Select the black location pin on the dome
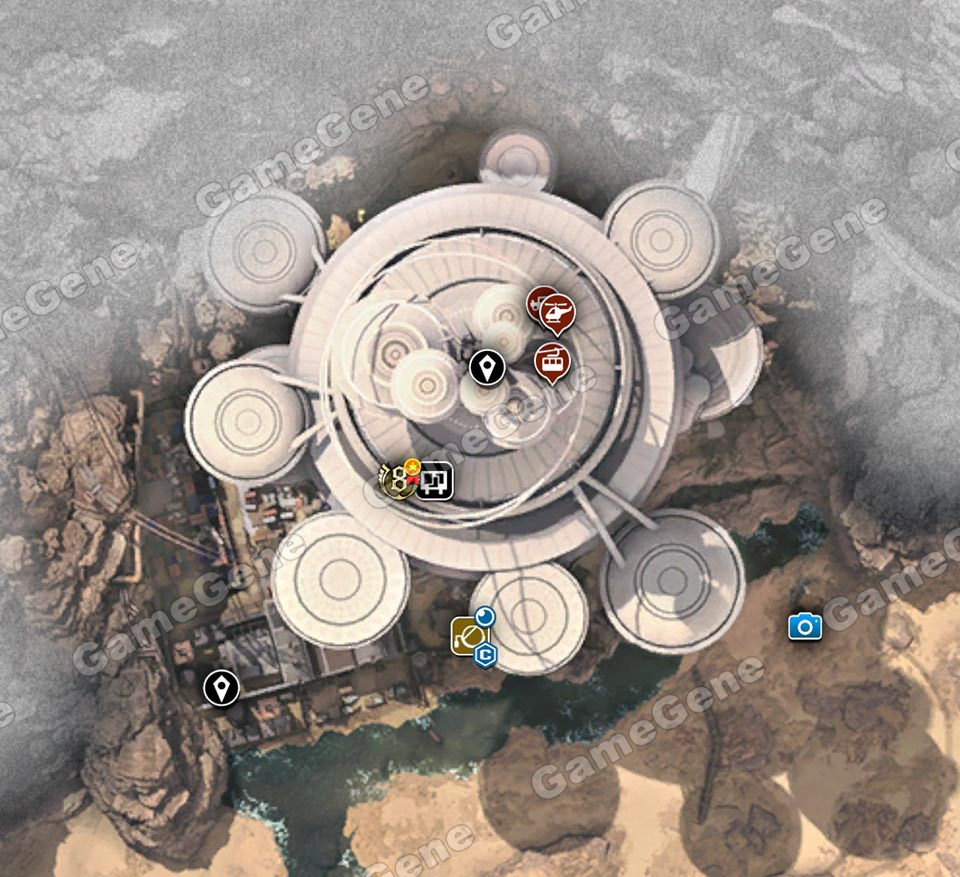 pos(487,369)
